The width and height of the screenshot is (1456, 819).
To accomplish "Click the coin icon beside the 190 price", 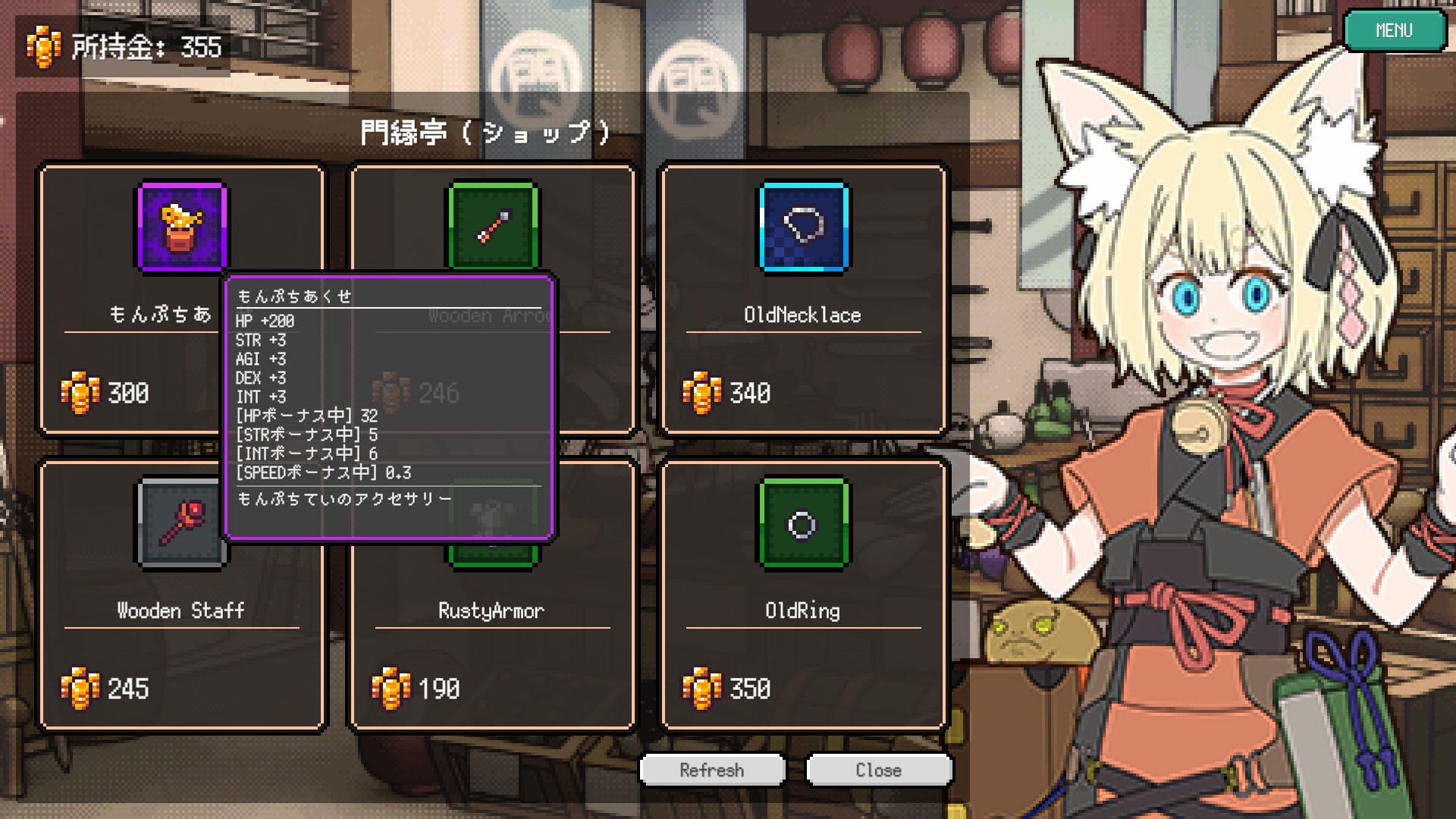I will click(x=390, y=689).
